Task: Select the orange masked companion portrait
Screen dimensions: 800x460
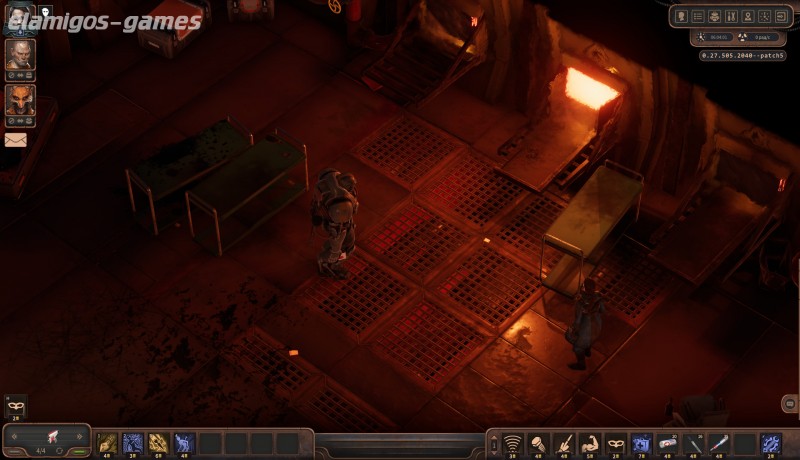Action: 20,99
